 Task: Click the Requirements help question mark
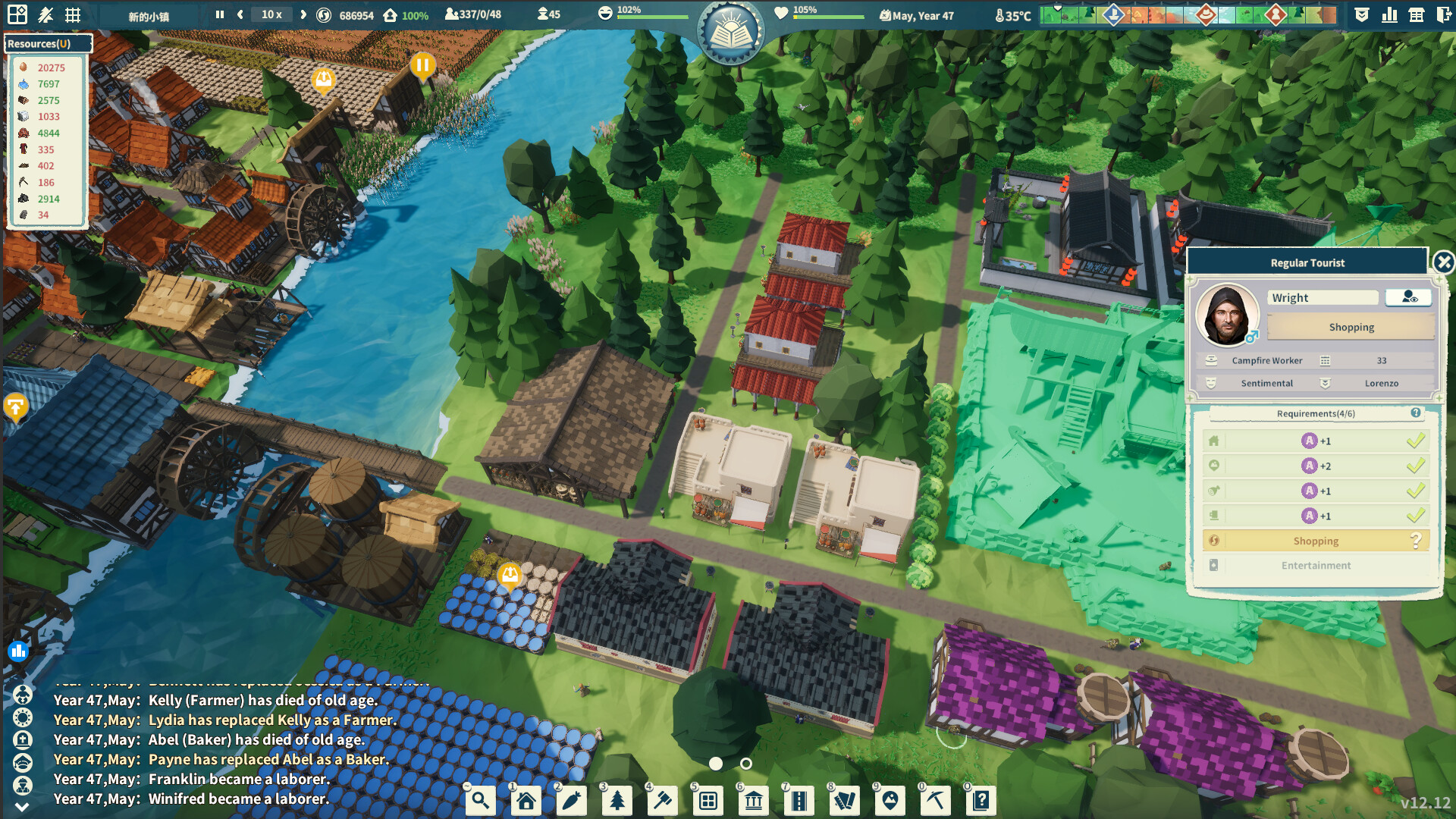1415,413
